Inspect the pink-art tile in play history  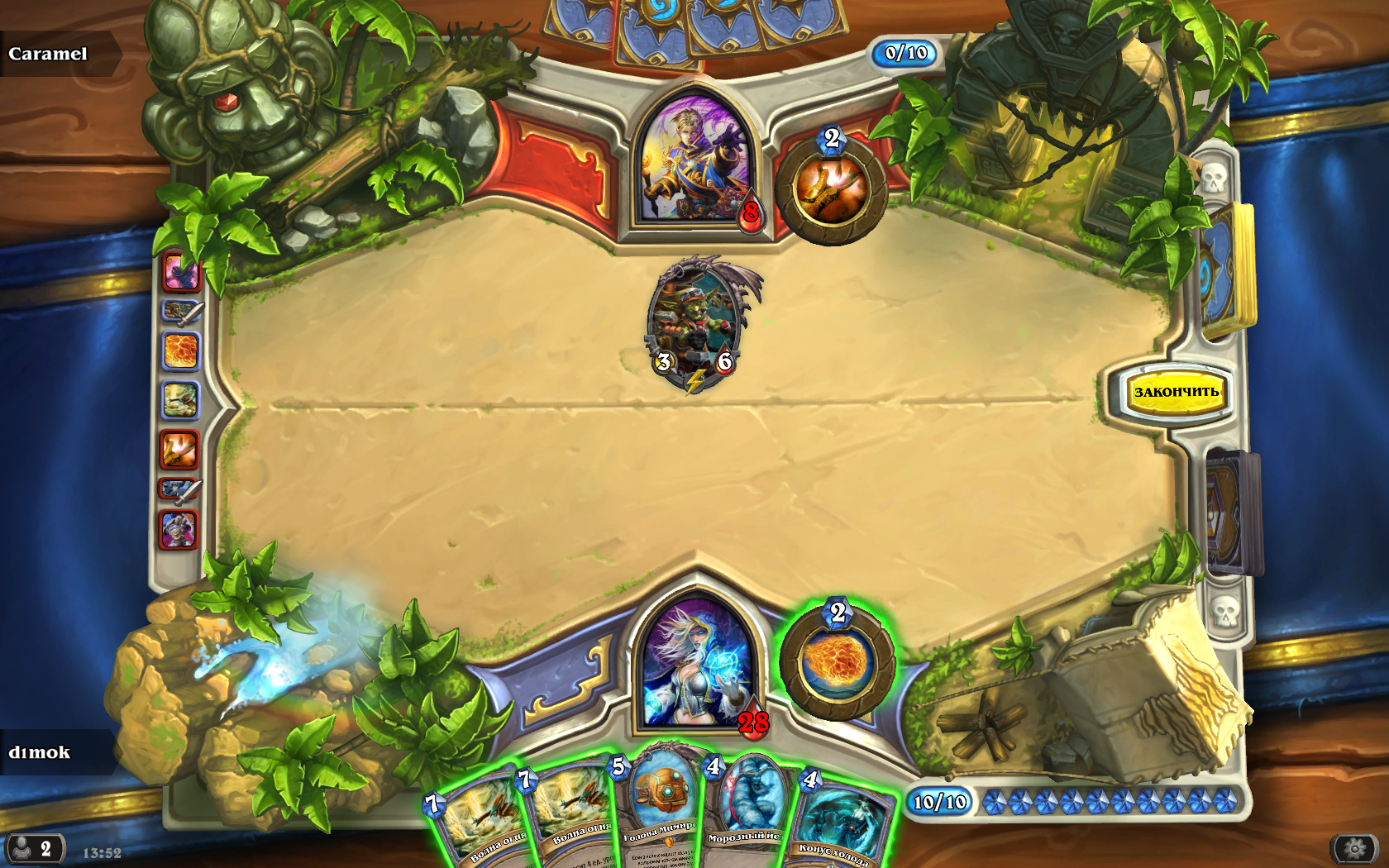(180, 273)
